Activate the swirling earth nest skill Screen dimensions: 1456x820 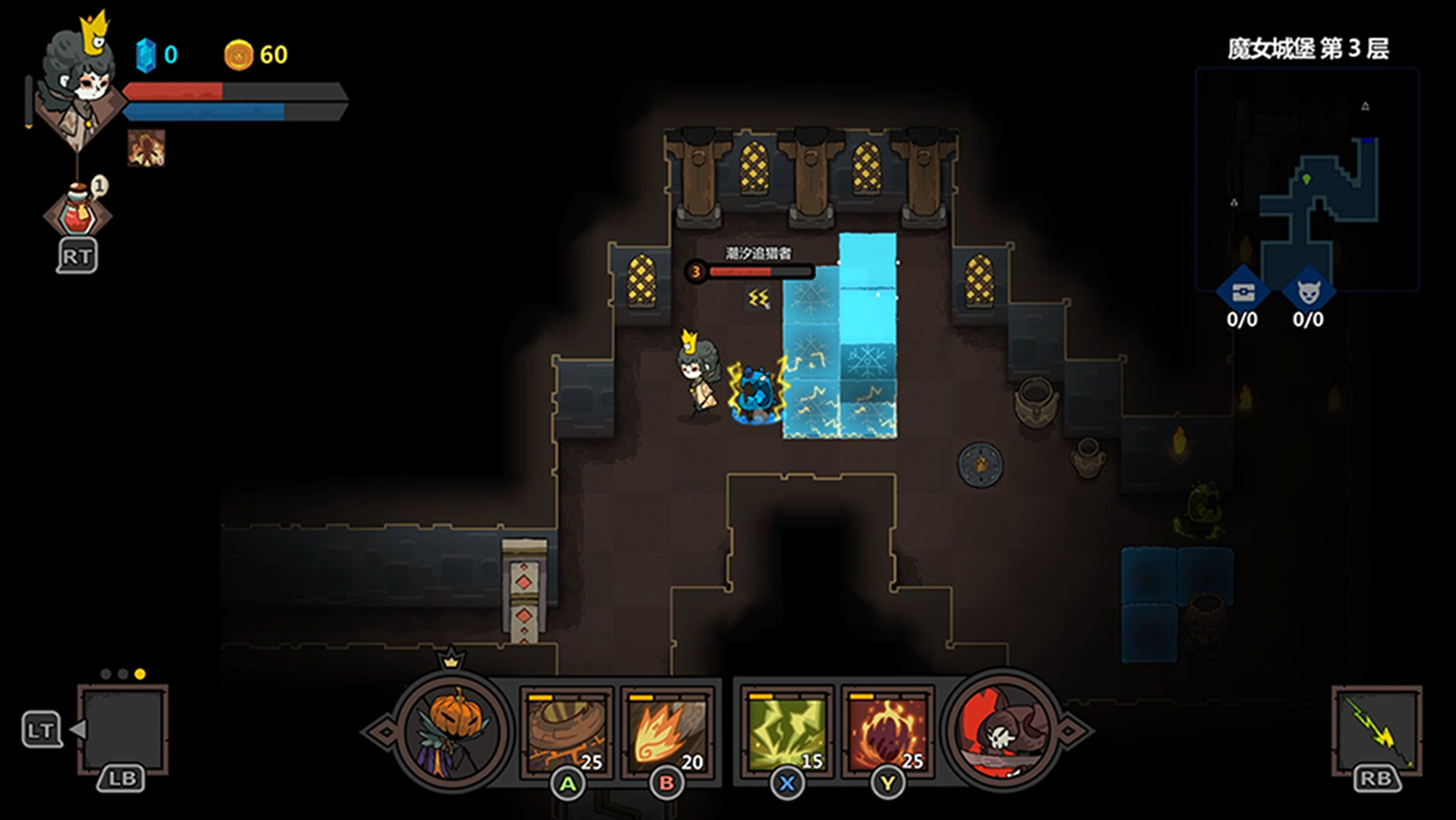pos(566,732)
